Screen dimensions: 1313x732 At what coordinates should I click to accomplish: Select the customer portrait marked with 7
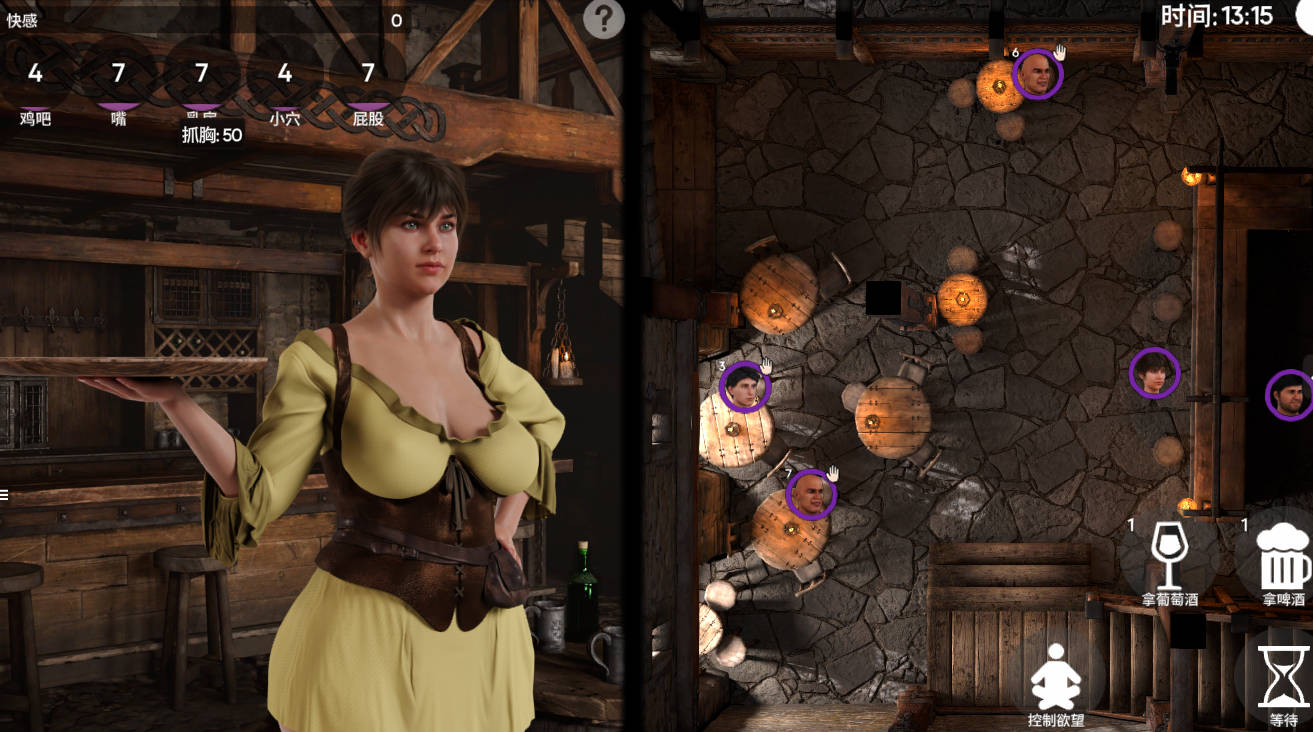pos(811,494)
